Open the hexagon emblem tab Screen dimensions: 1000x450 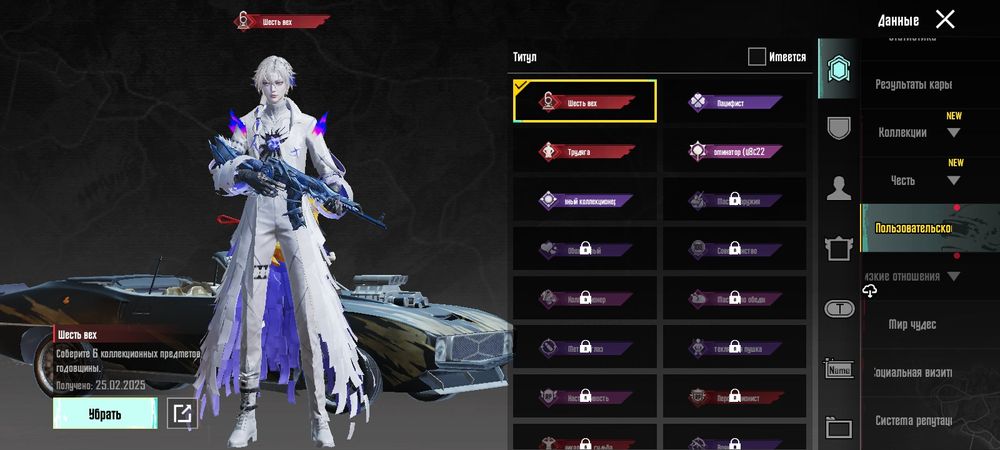pyautogui.click(x=839, y=69)
